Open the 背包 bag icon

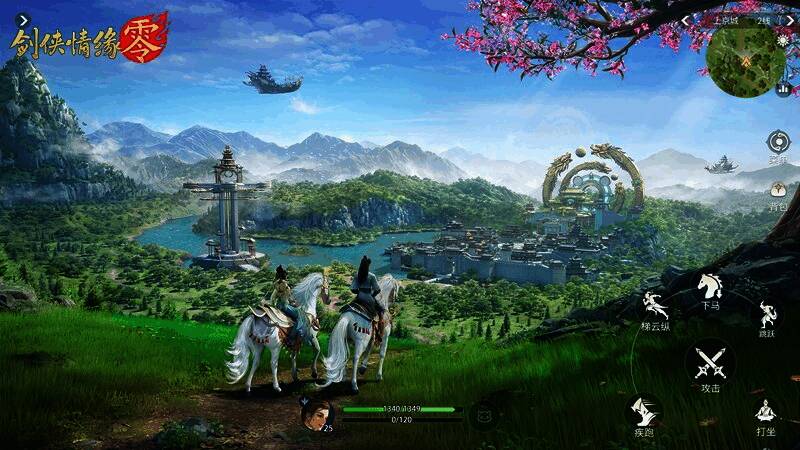click(777, 190)
